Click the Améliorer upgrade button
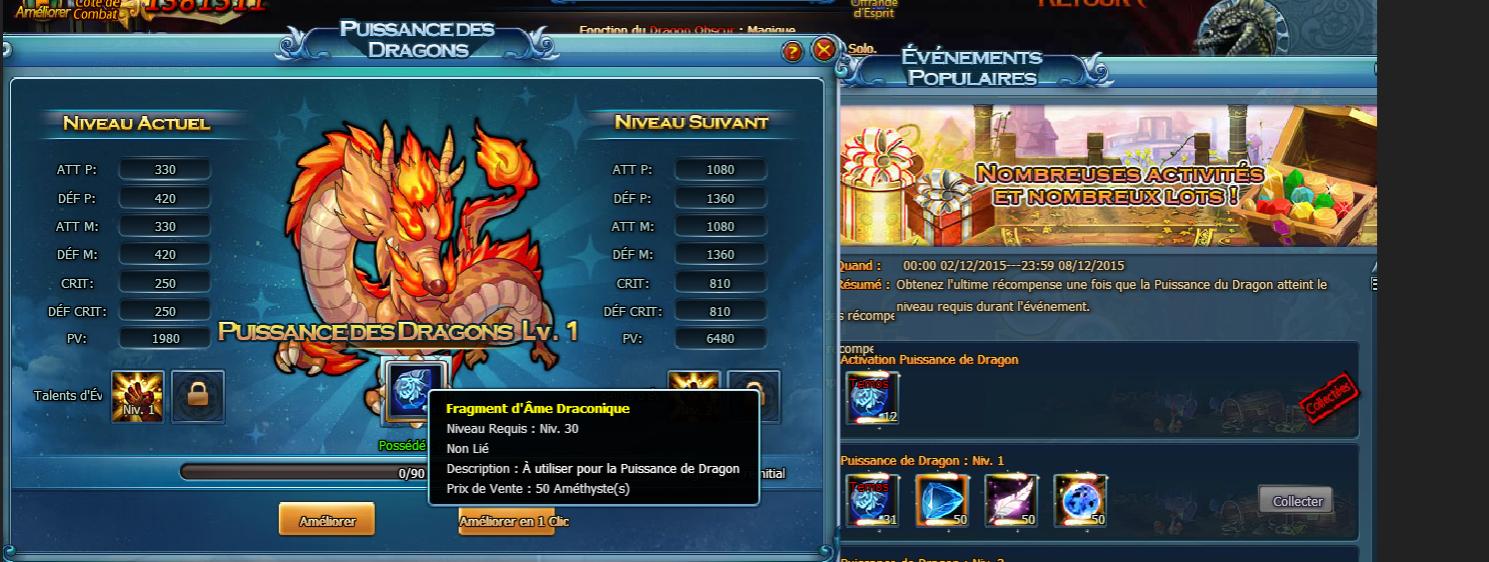Viewport: 1489px width, 562px height. (x=327, y=520)
